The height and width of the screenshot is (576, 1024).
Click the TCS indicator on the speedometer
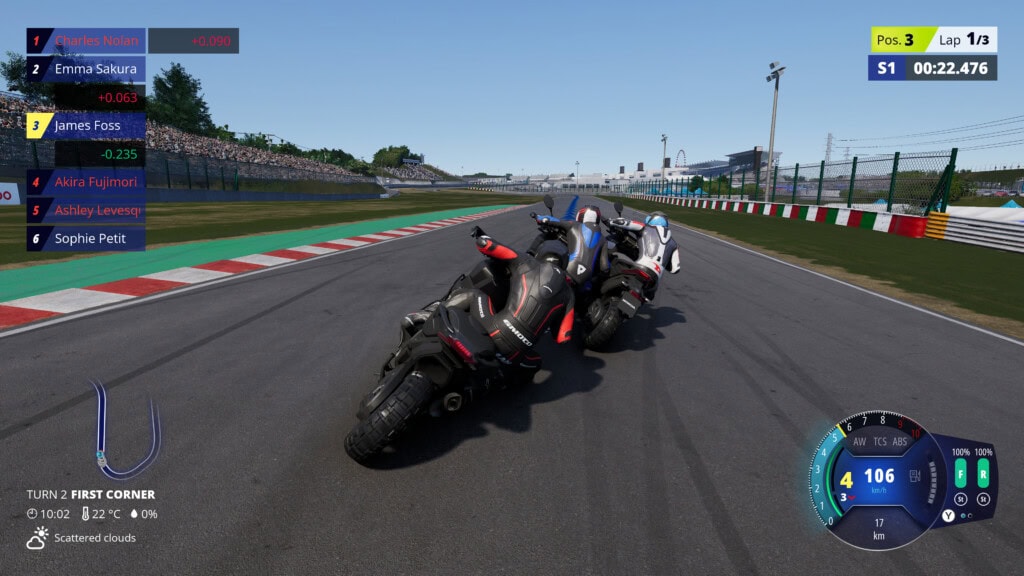point(880,441)
